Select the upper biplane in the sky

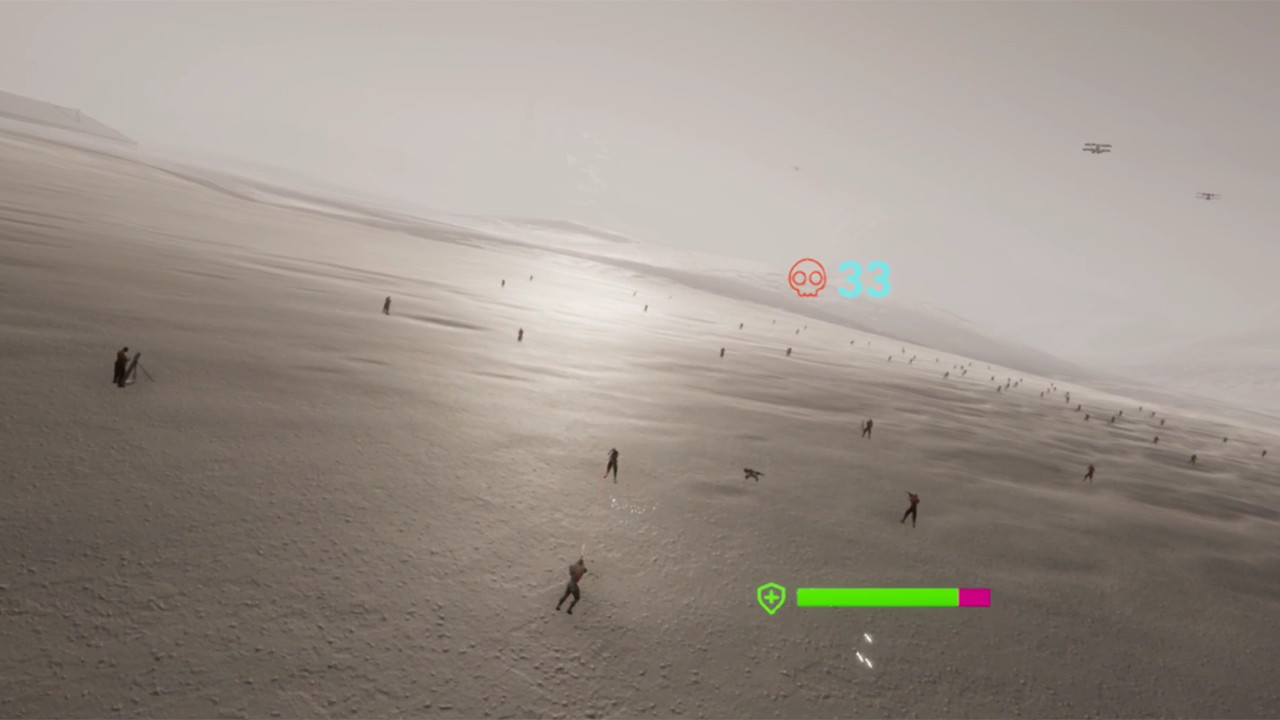(x=1097, y=148)
